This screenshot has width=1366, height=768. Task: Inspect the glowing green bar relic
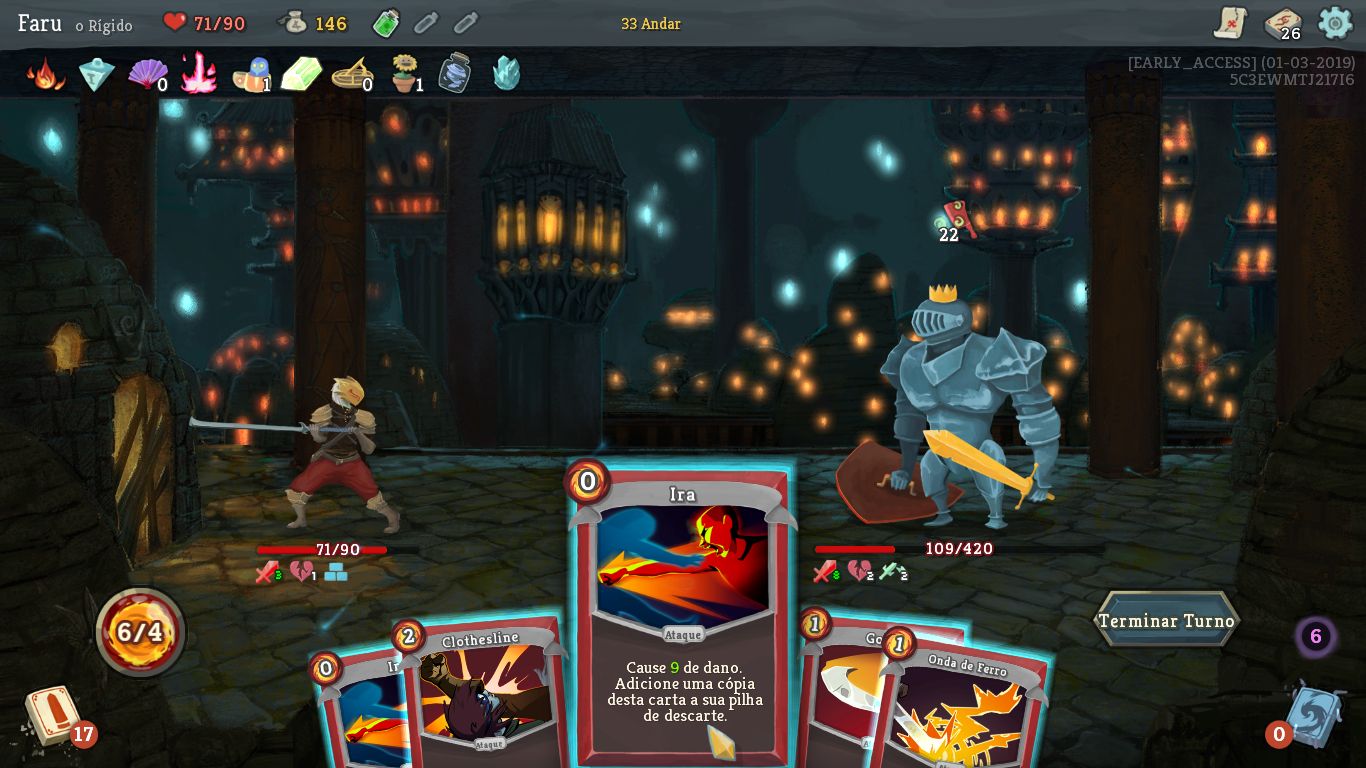click(x=301, y=73)
